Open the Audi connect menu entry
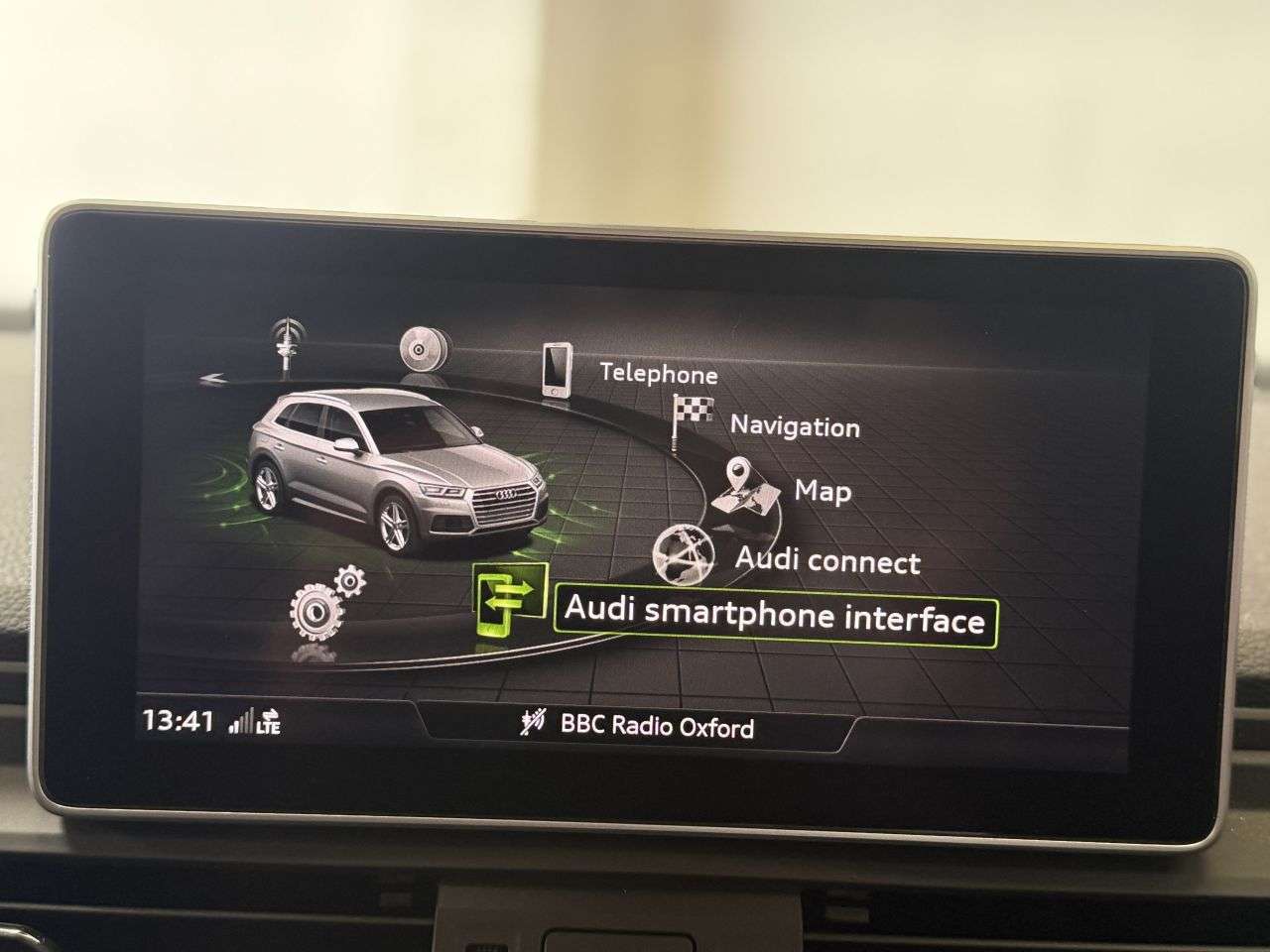This screenshot has width=1270, height=952. tap(828, 562)
